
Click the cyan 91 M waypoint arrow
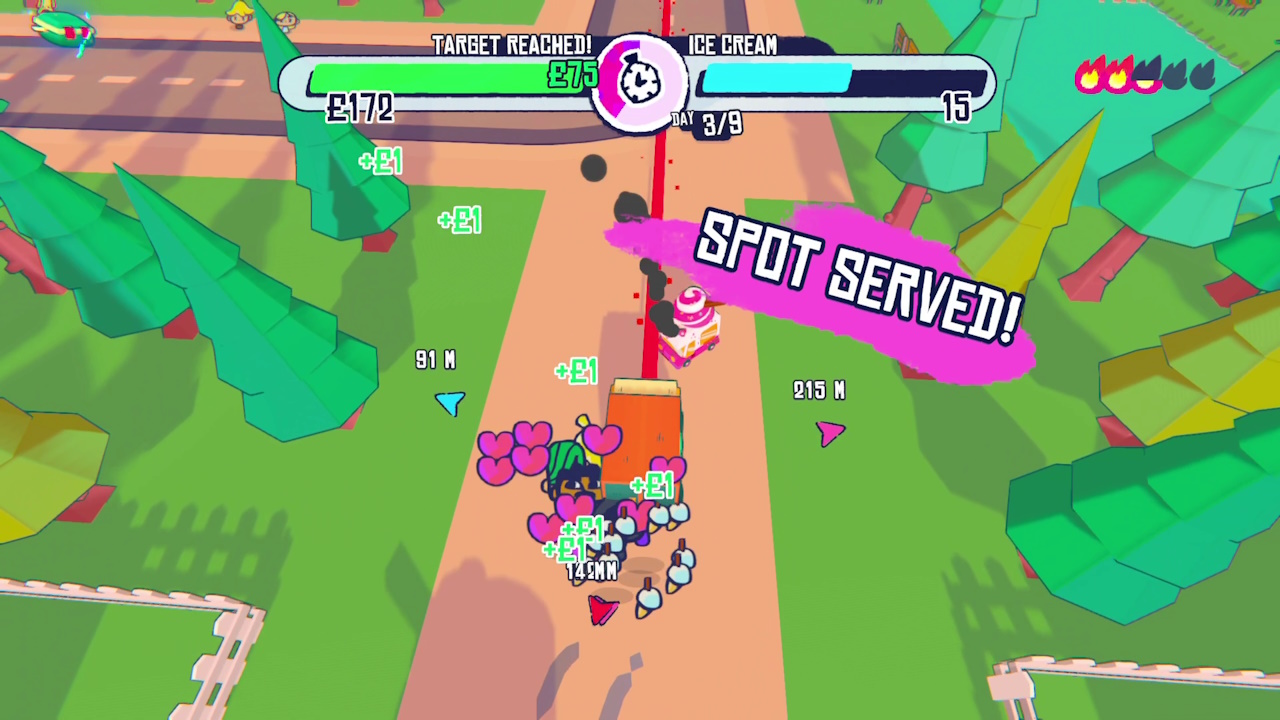tap(450, 403)
